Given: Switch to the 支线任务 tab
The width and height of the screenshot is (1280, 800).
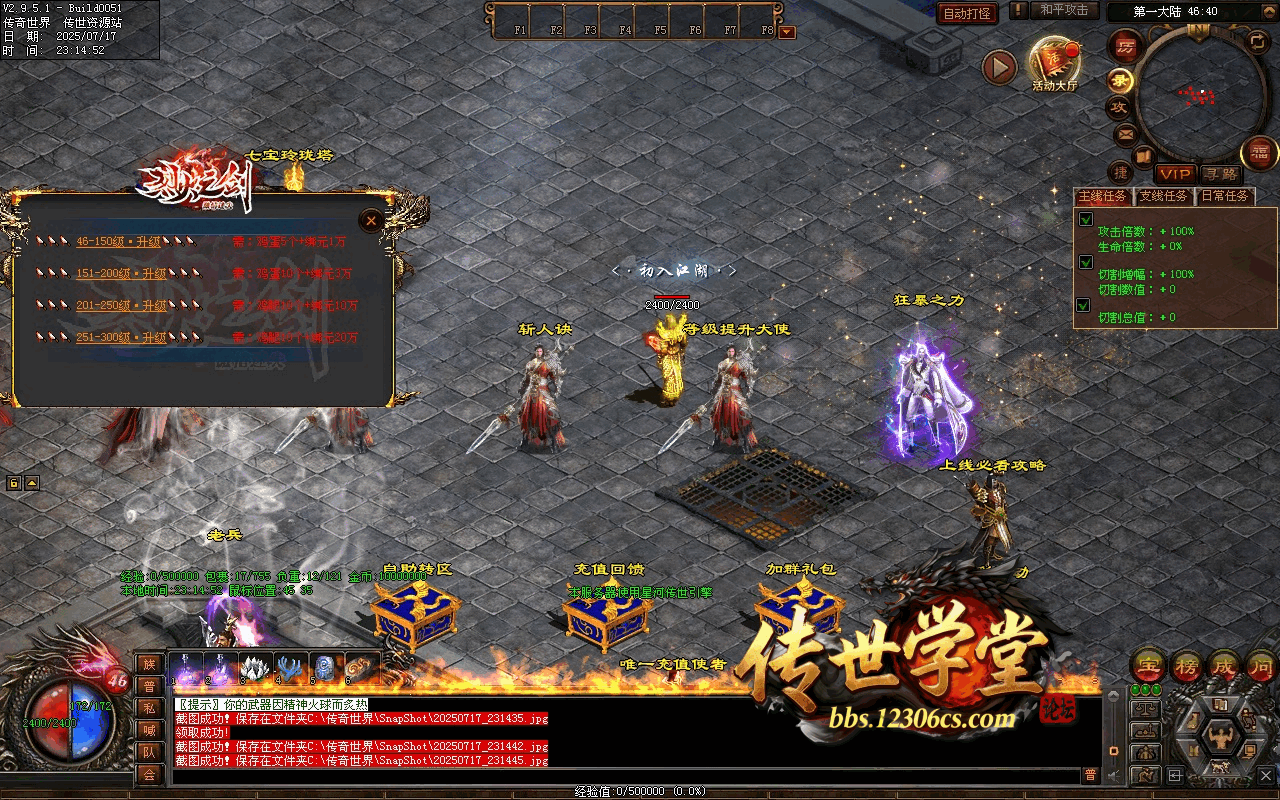Looking at the screenshot, I should pyautogui.click(x=1164, y=196).
